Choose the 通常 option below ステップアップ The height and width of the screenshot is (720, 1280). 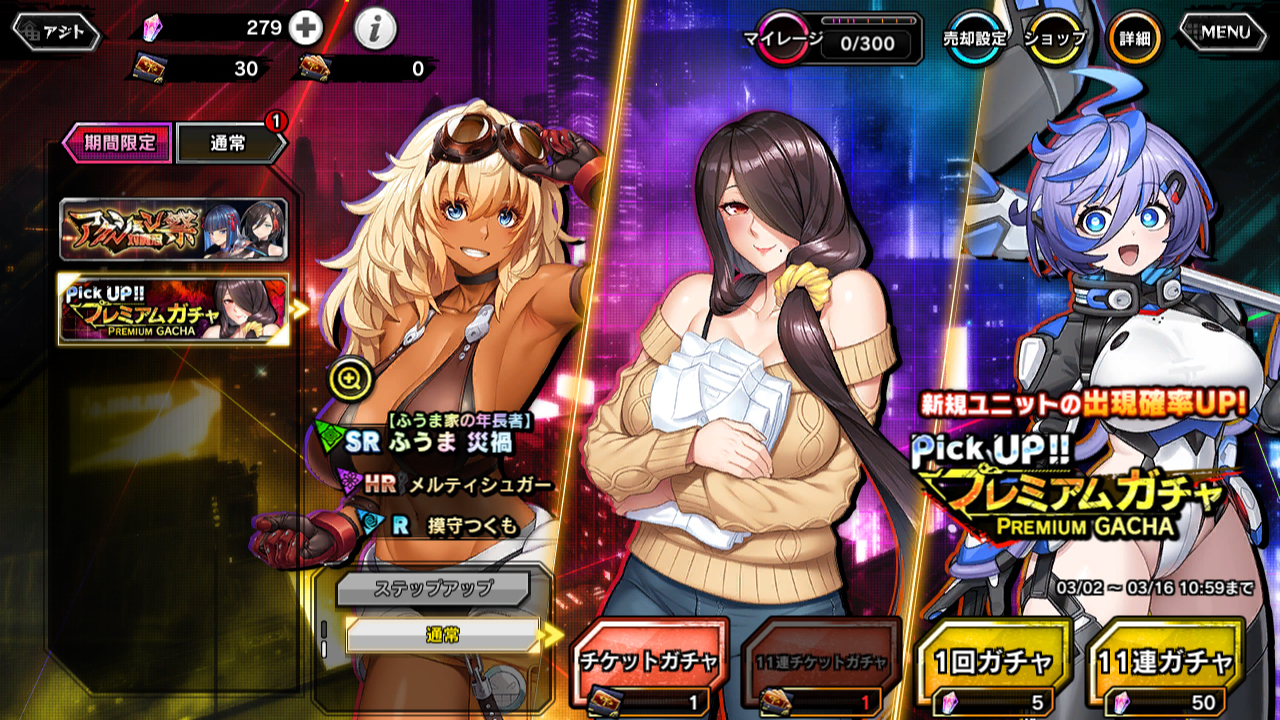(442, 634)
